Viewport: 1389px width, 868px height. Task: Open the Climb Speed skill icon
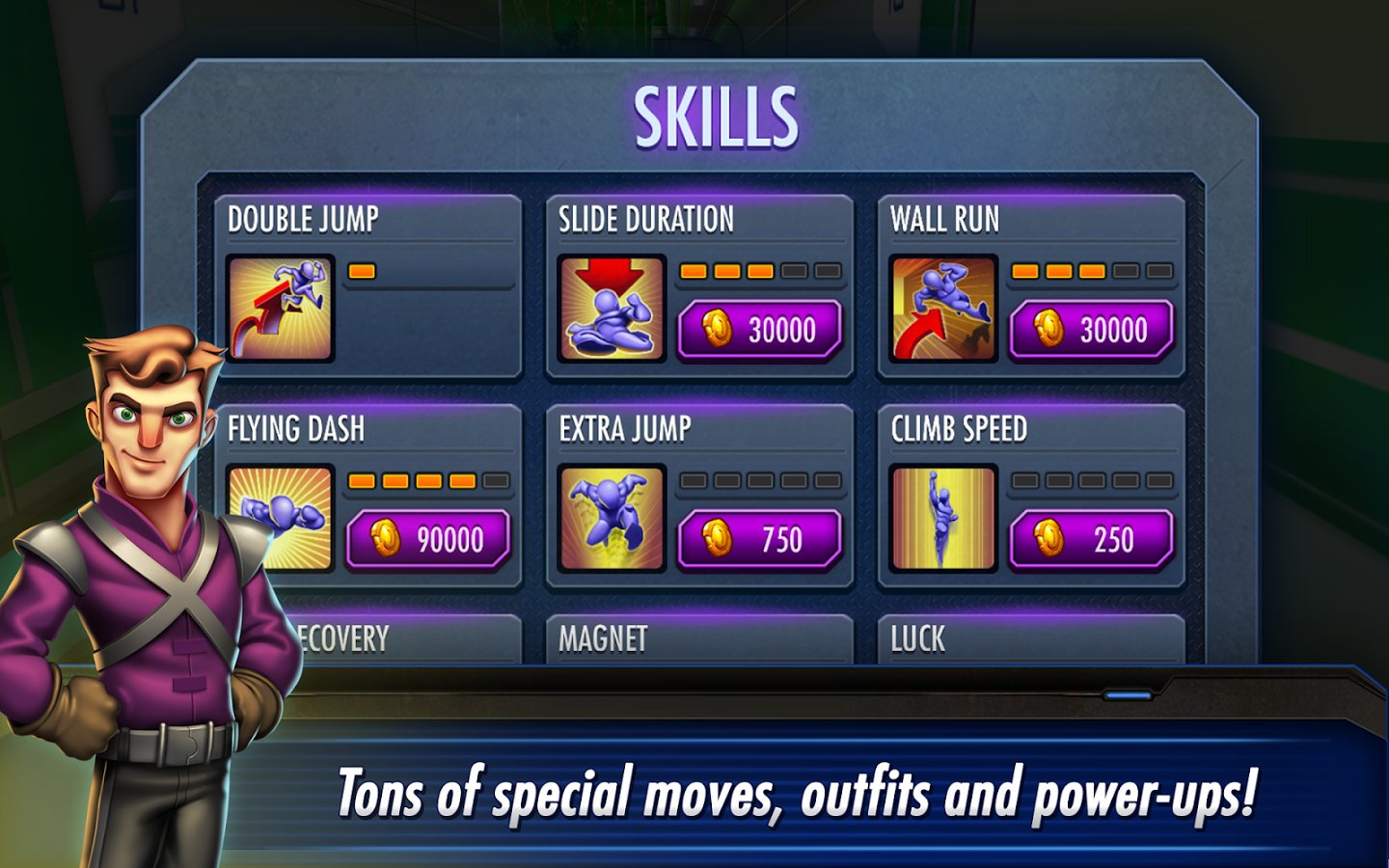943,518
